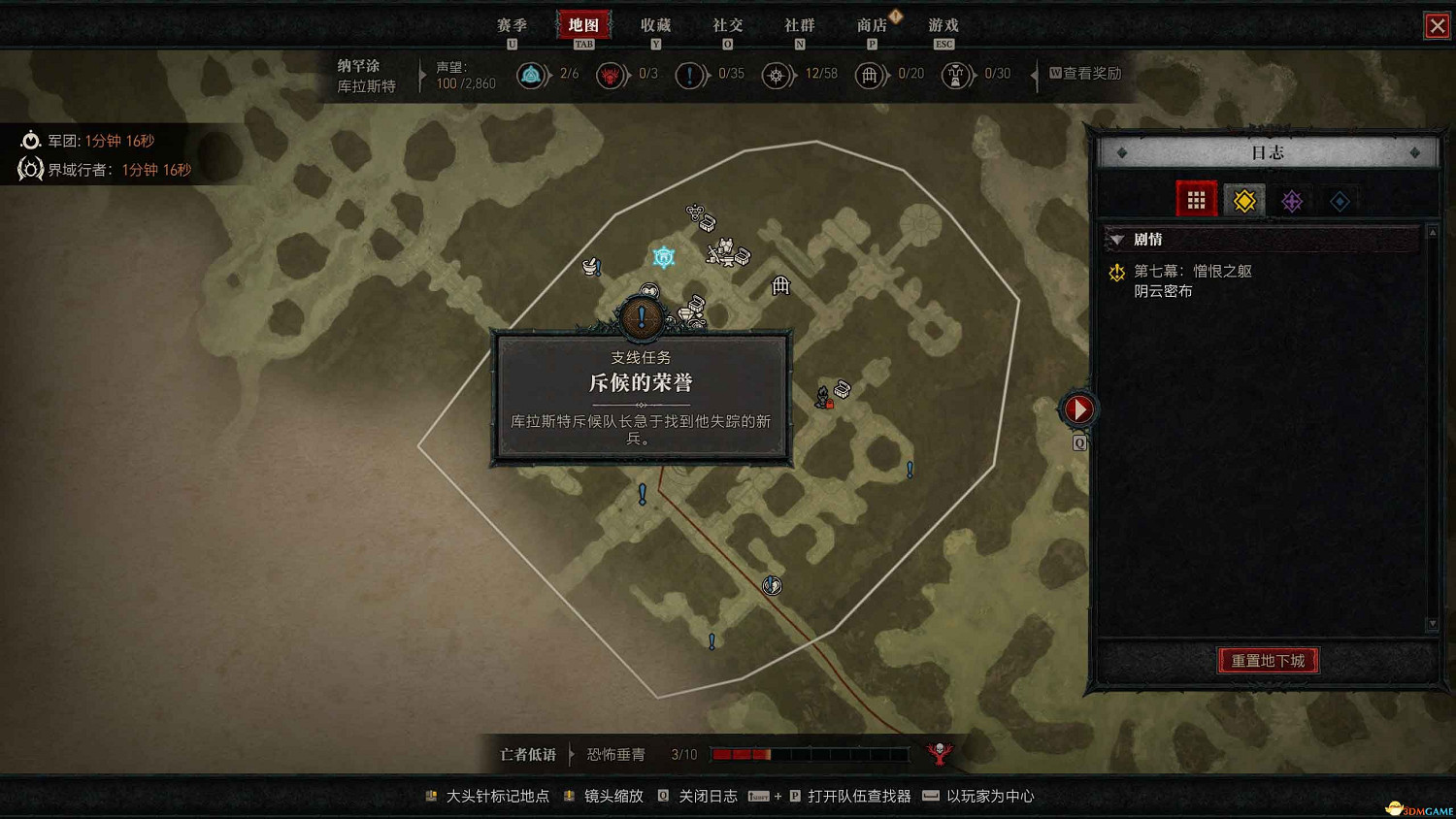Select the yellow side quest journal tab
Image resolution: width=1456 pixels, height=819 pixels.
tap(1243, 200)
